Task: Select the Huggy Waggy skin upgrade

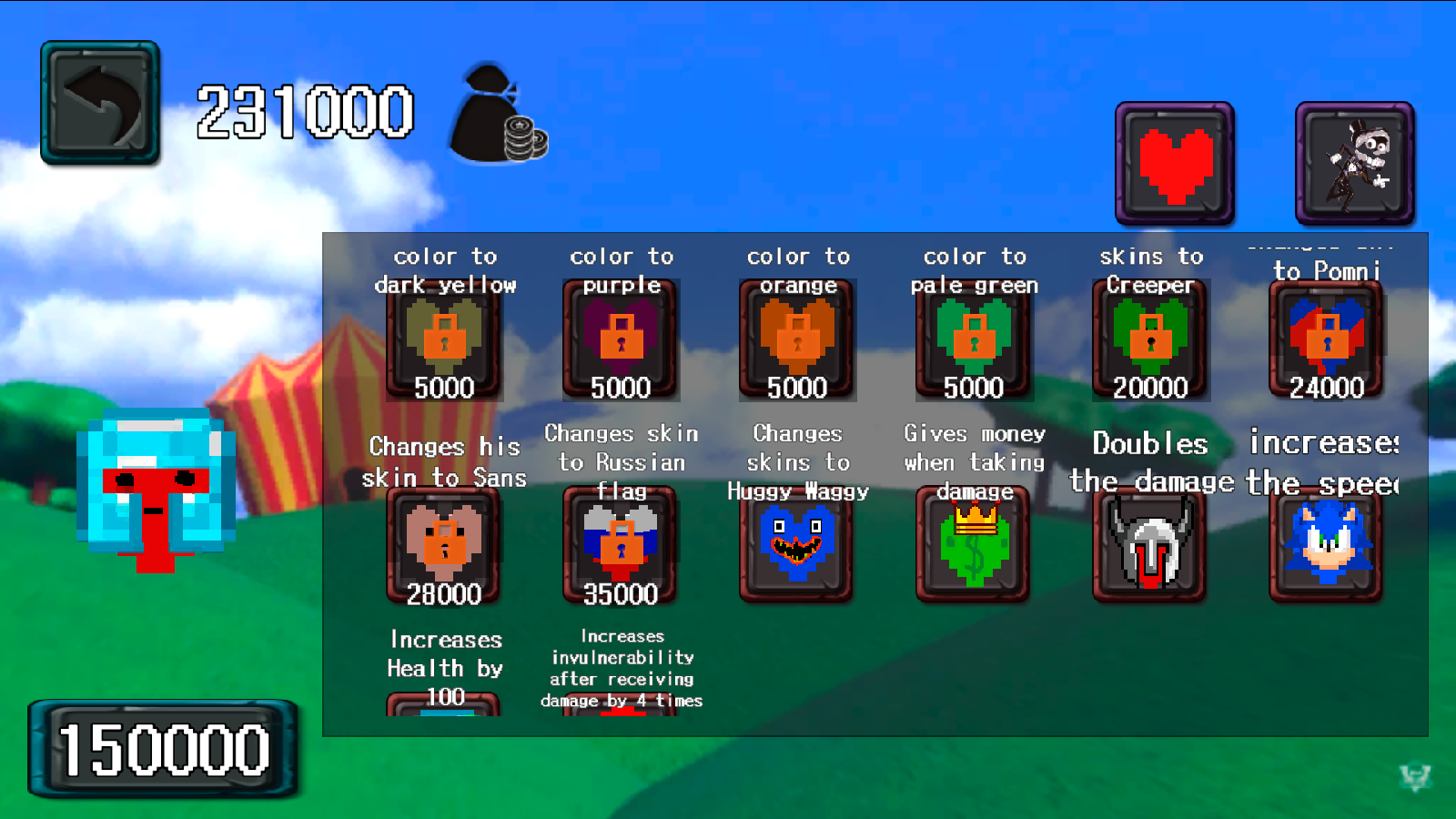Action: (x=797, y=544)
